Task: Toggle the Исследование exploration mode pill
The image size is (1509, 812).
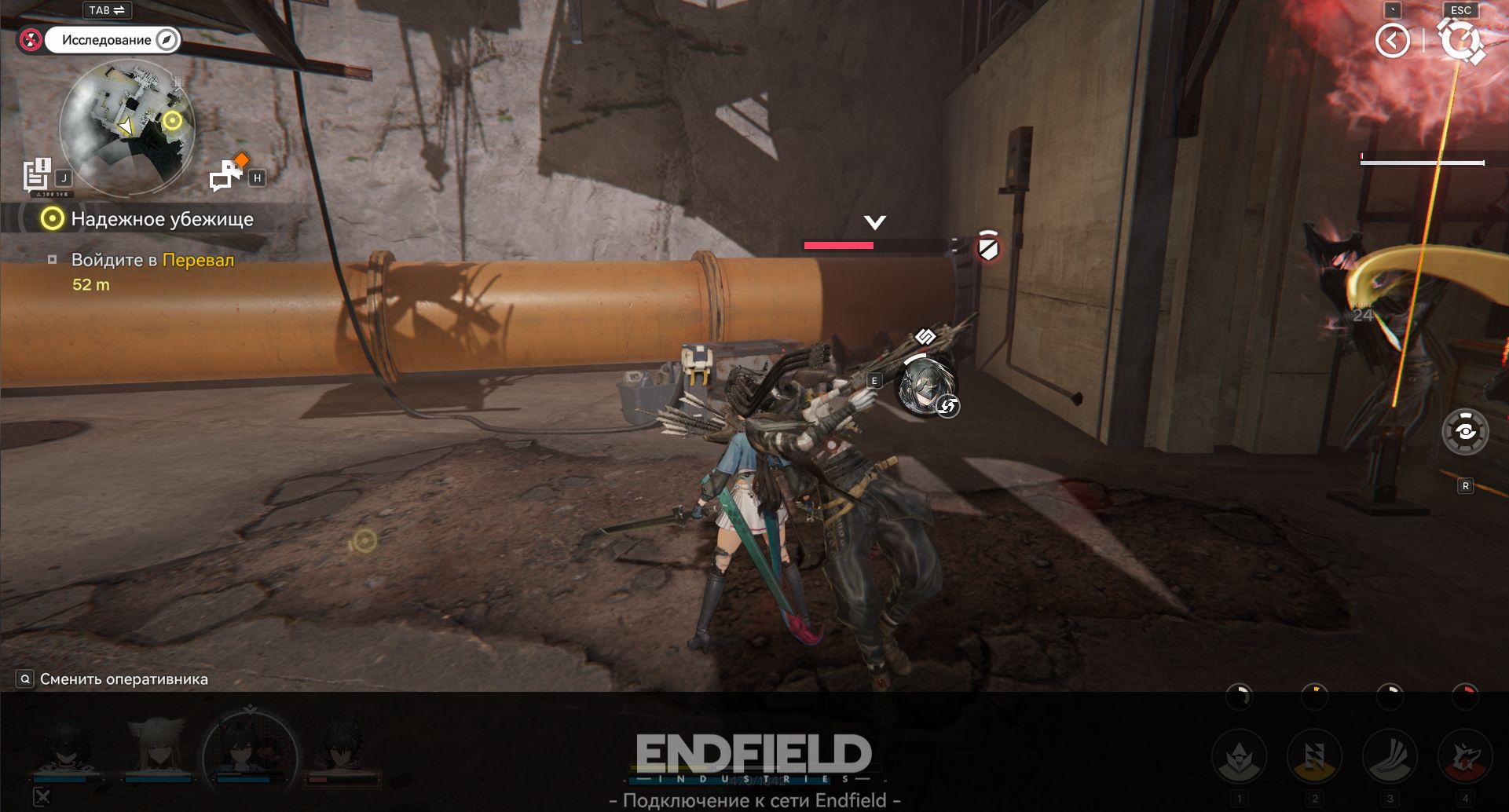Action: tap(112, 40)
